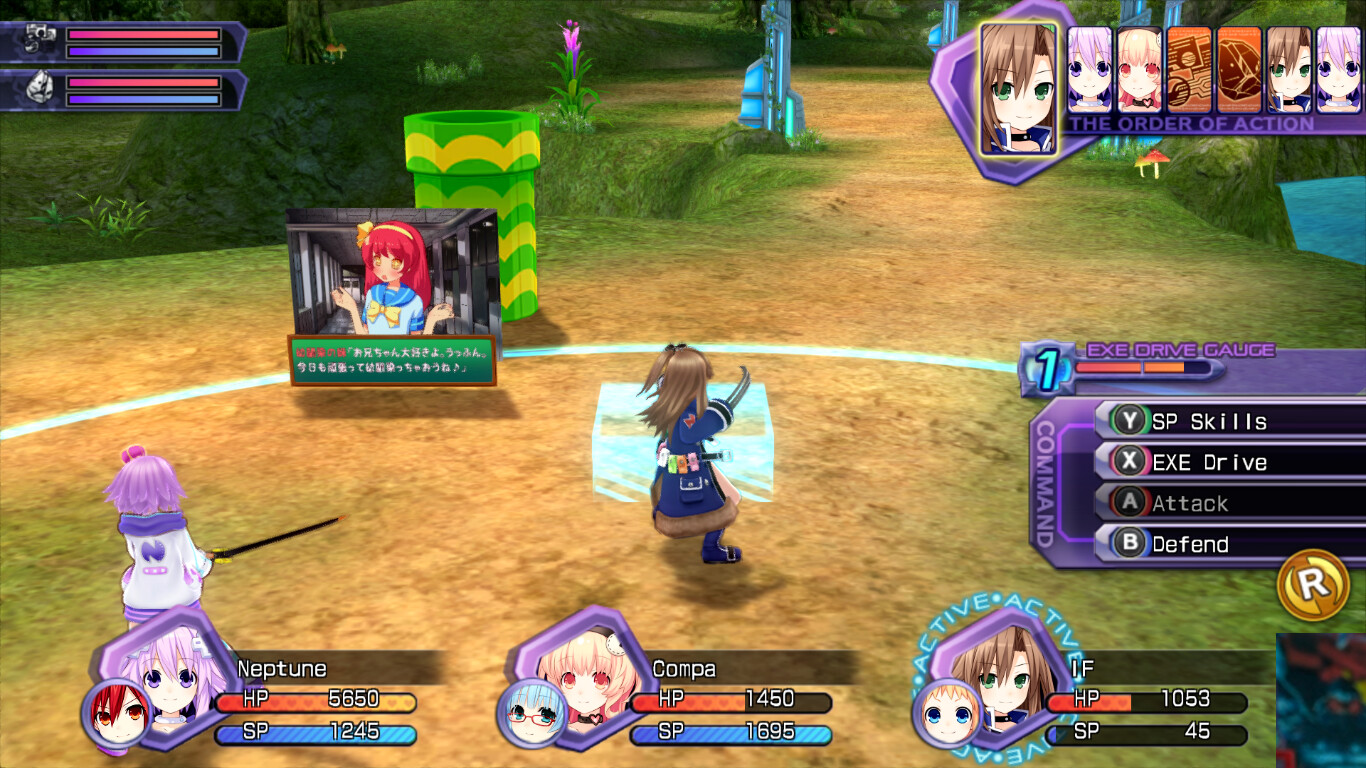Screen dimensions: 1366x768
Task: Open the minimap in the corner
Action: pyautogui.click(x=1320, y=700)
